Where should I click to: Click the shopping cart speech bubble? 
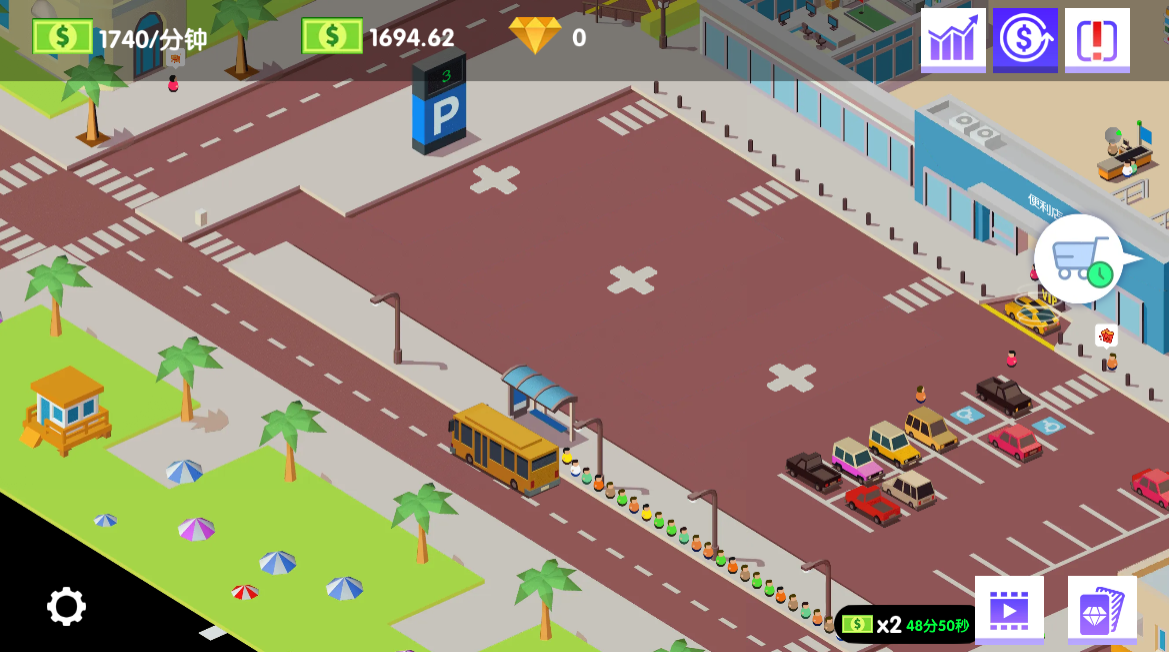point(1080,259)
